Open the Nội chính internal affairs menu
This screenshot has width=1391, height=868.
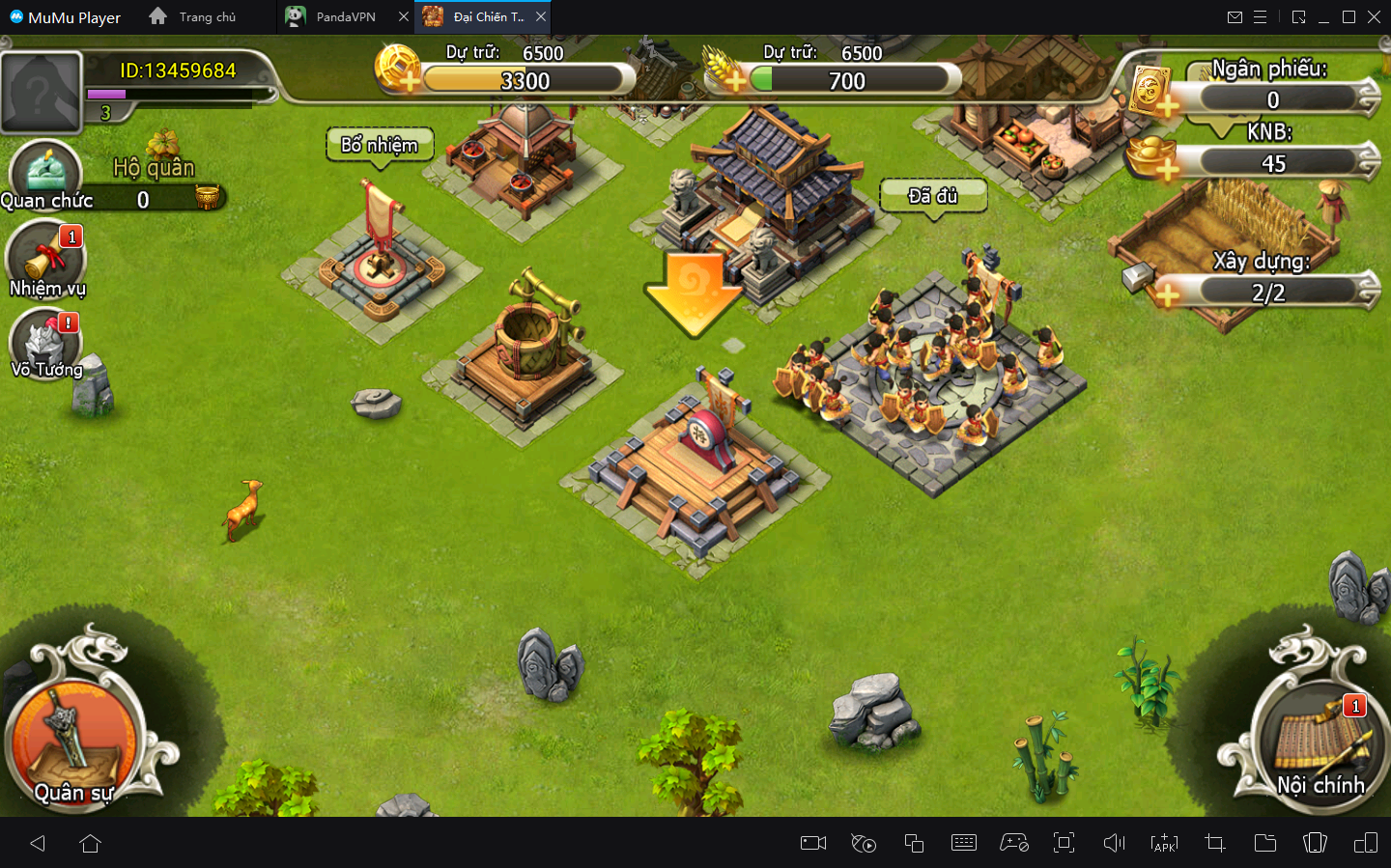coord(1318,743)
